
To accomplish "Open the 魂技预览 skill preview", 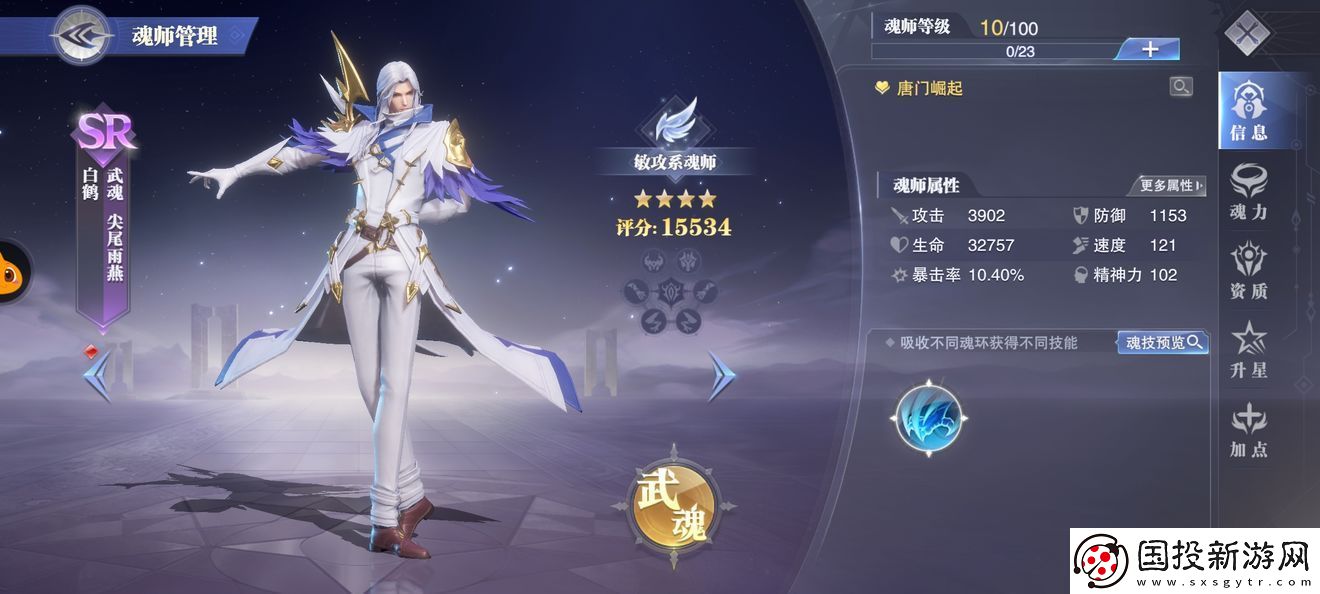I will click(1162, 343).
